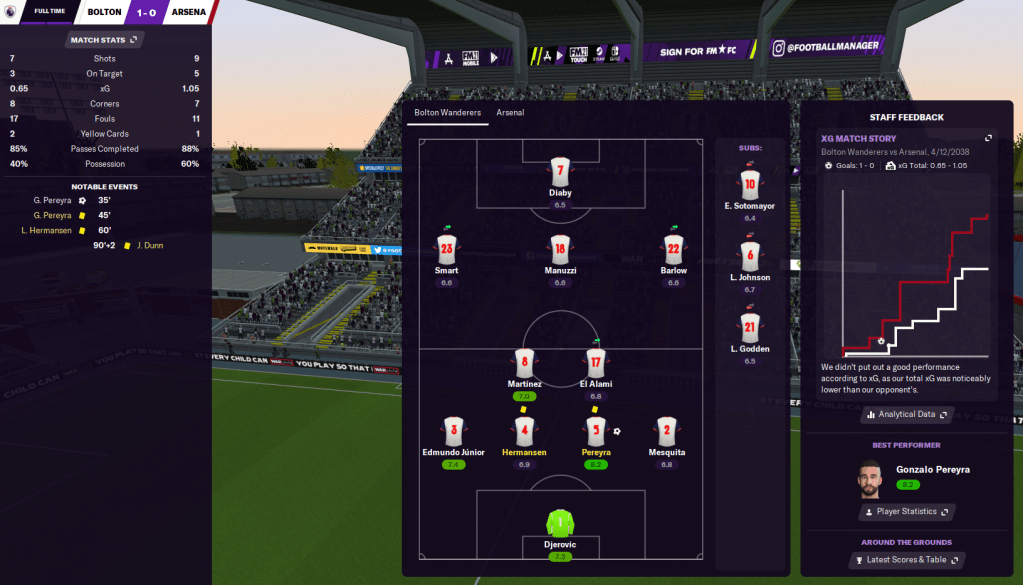Expand the xG Match Story graph

(988, 138)
